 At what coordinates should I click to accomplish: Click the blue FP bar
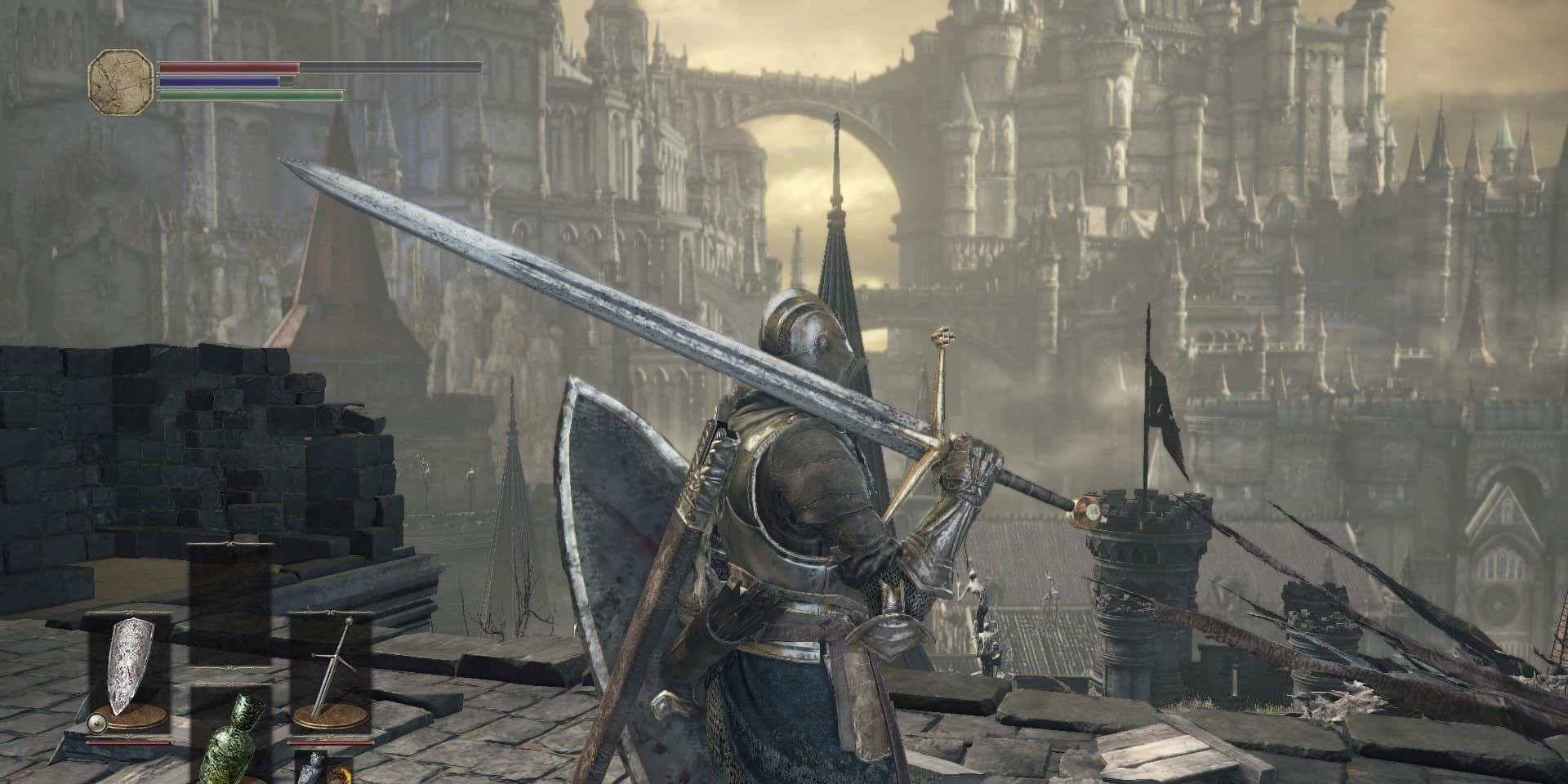coord(220,82)
